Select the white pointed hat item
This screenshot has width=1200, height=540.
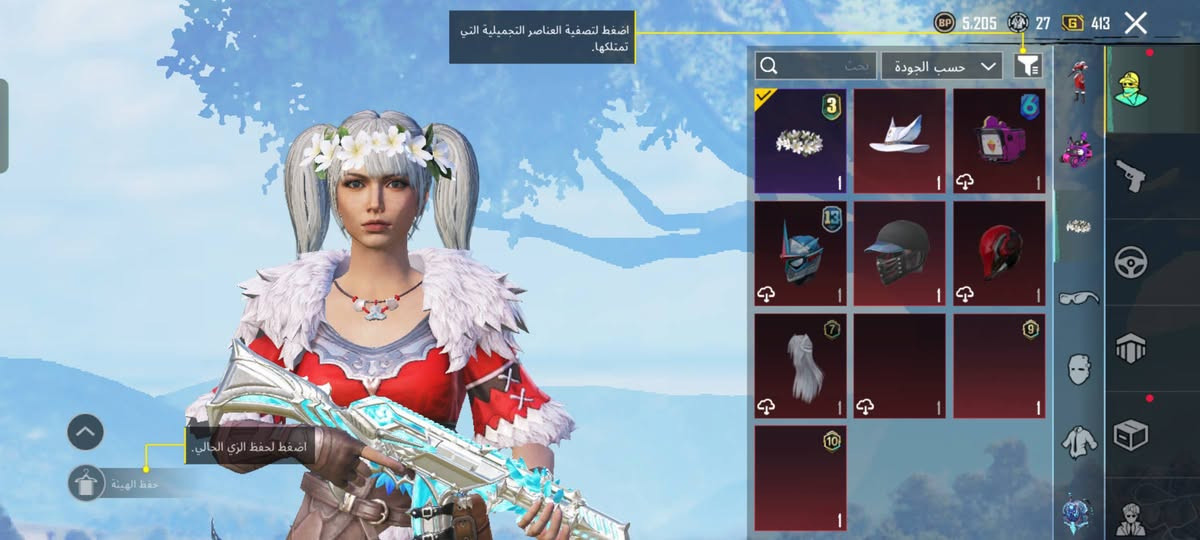coord(899,140)
